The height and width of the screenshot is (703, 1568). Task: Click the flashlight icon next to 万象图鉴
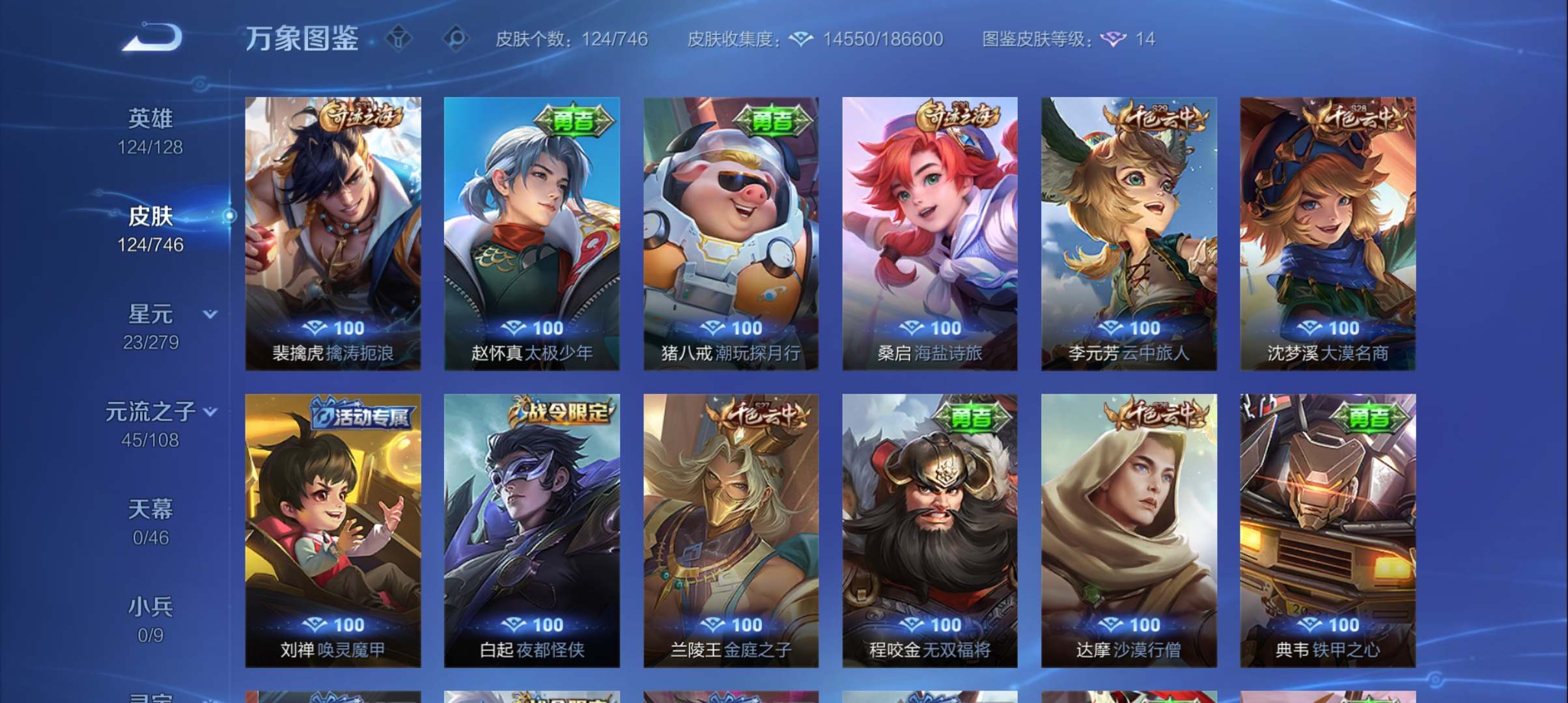point(400,39)
